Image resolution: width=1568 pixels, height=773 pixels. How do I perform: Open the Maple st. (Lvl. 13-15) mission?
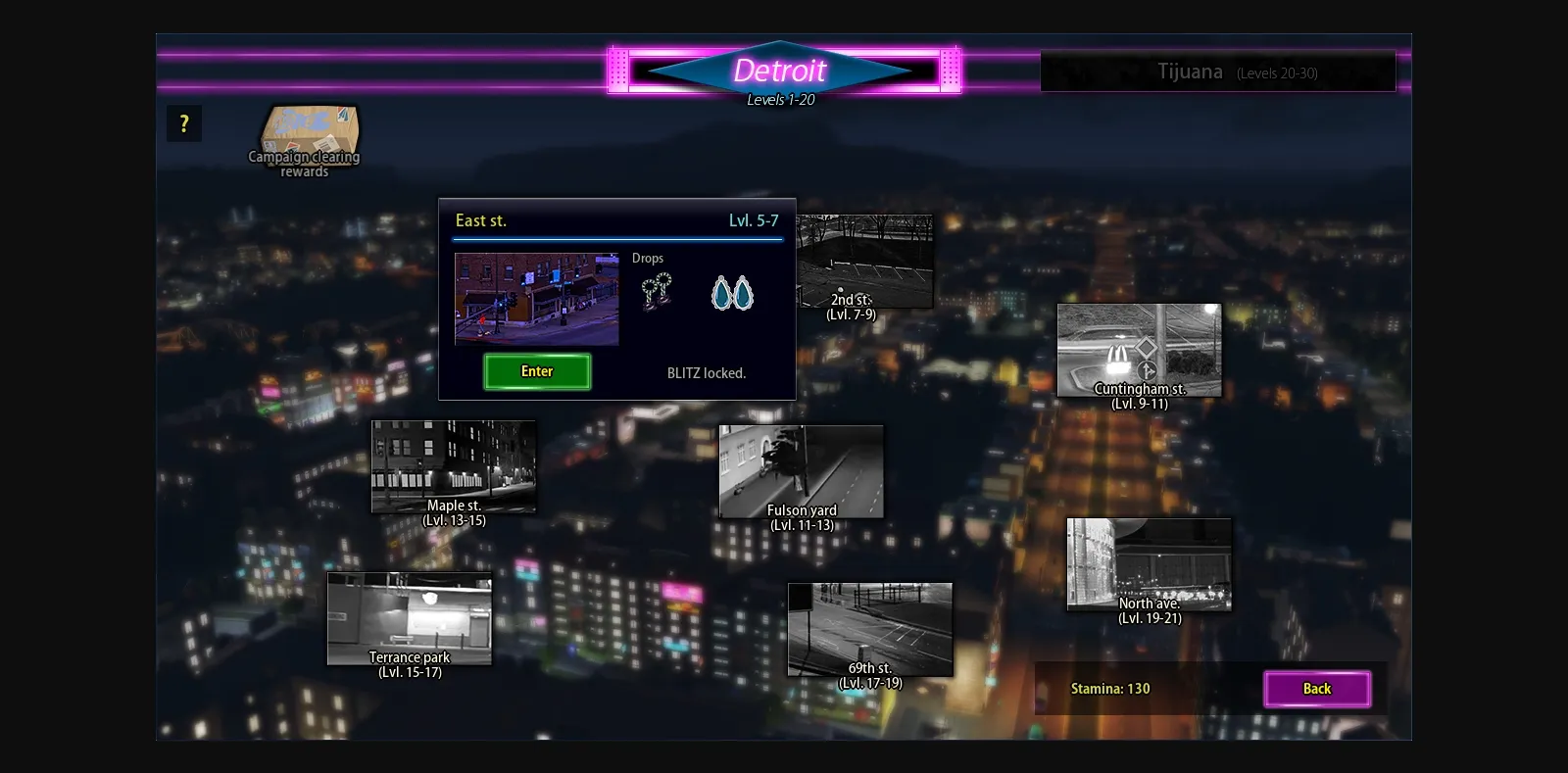pyautogui.click(x=453, y=465)
